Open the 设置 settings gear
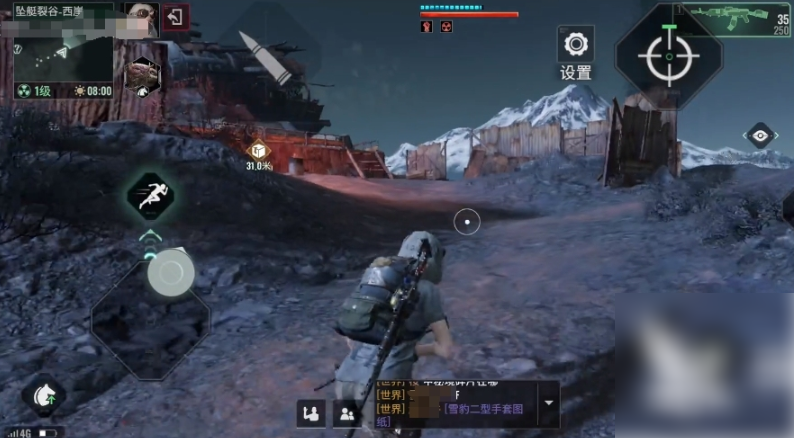Screen dimensions: 794x438 click(575, 44)
